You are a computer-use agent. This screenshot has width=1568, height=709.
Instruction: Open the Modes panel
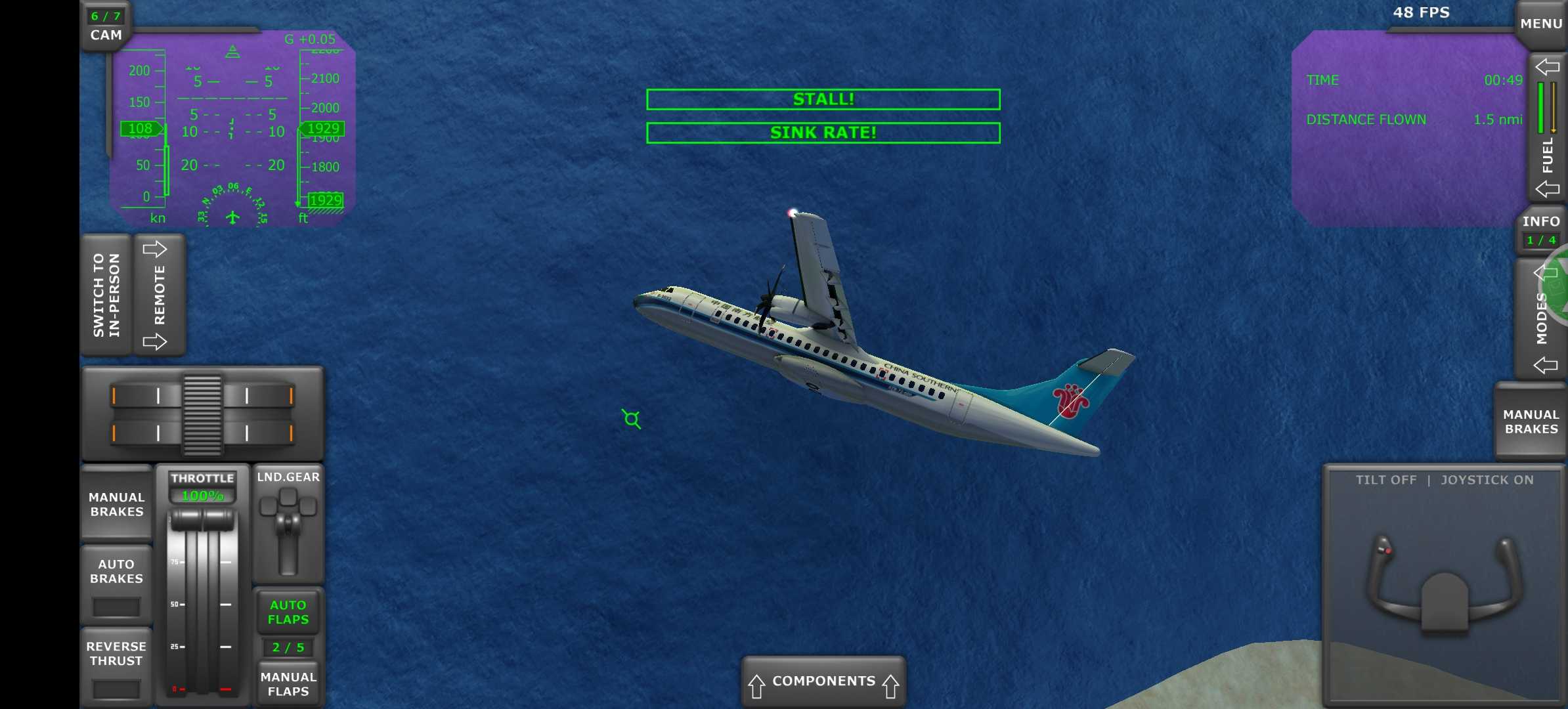tap(1542, 319)
